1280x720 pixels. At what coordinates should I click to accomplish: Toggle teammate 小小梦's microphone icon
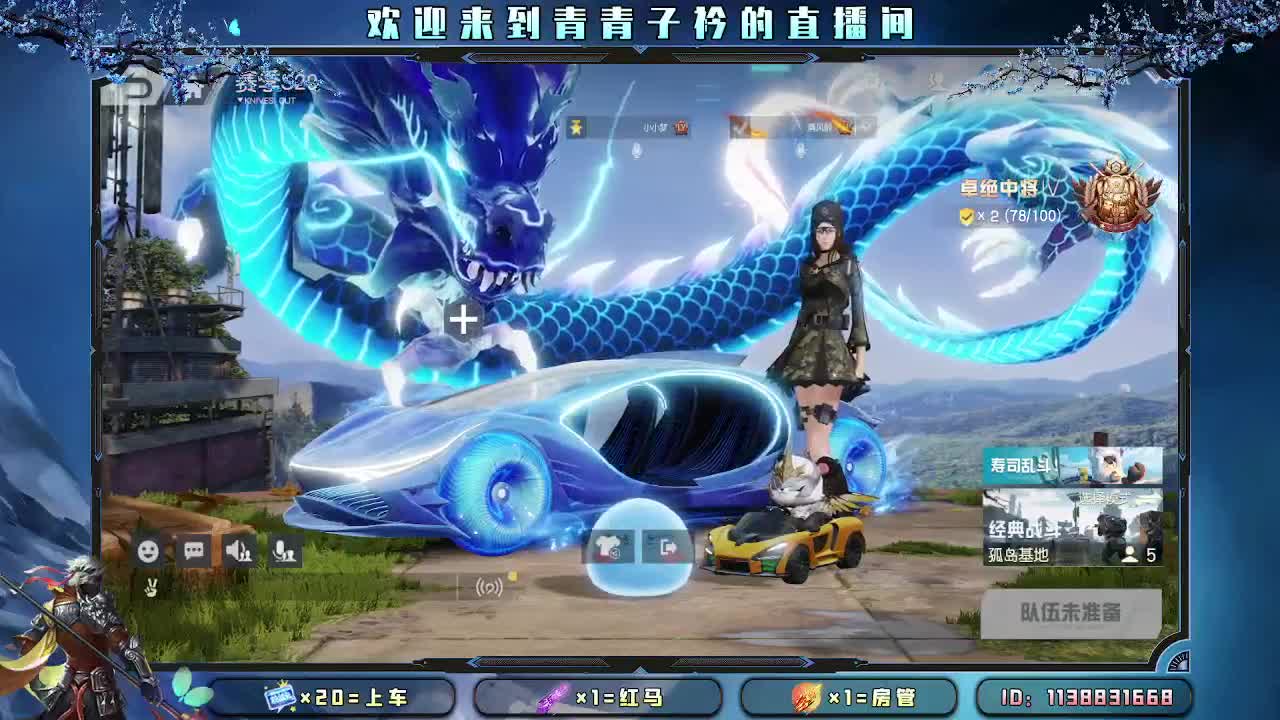coord(634,152)
